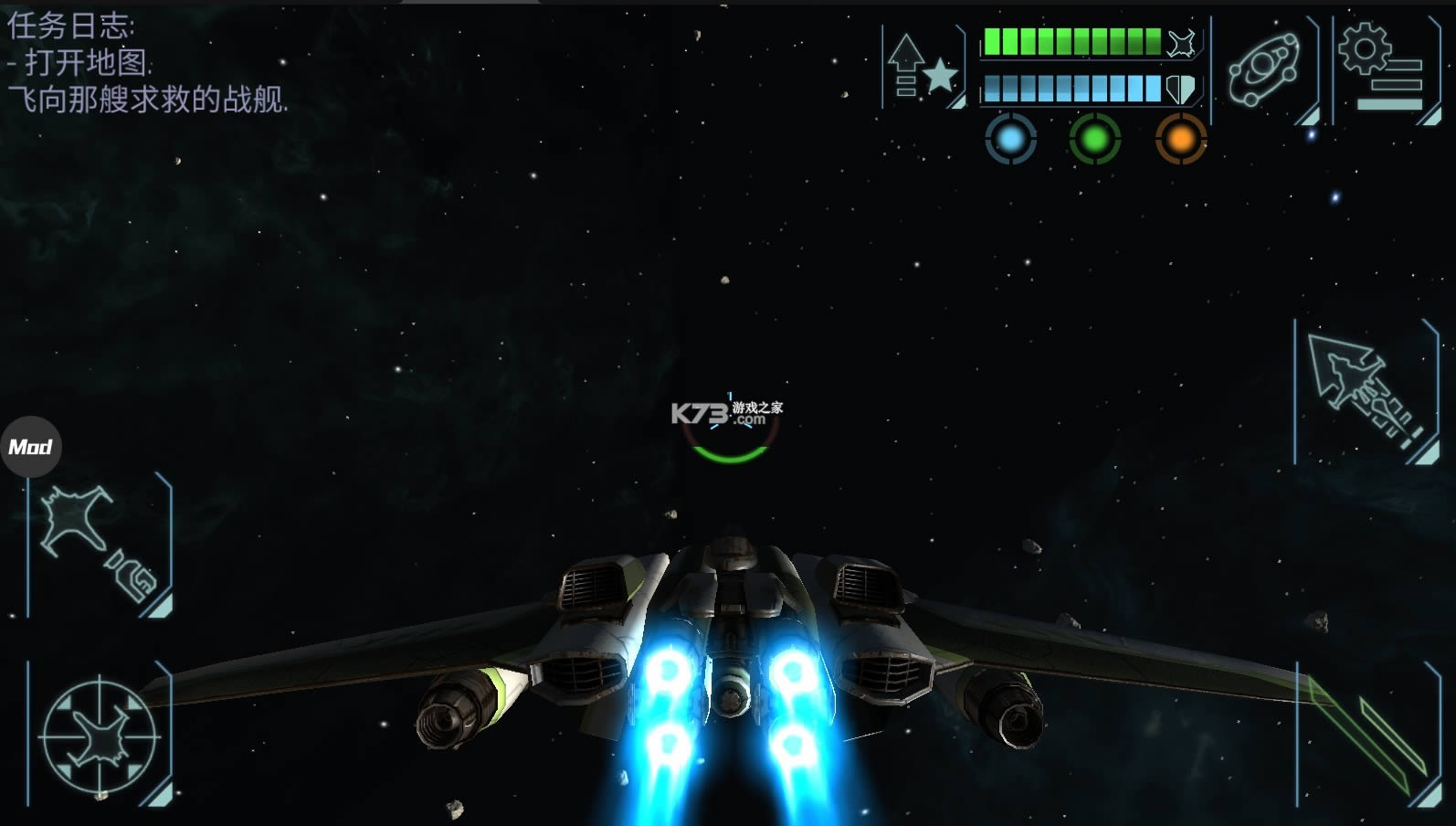Viewport: 1456px width, 826px height.
Task: Fire the missile weapon button
Action: coord(1365,392)
